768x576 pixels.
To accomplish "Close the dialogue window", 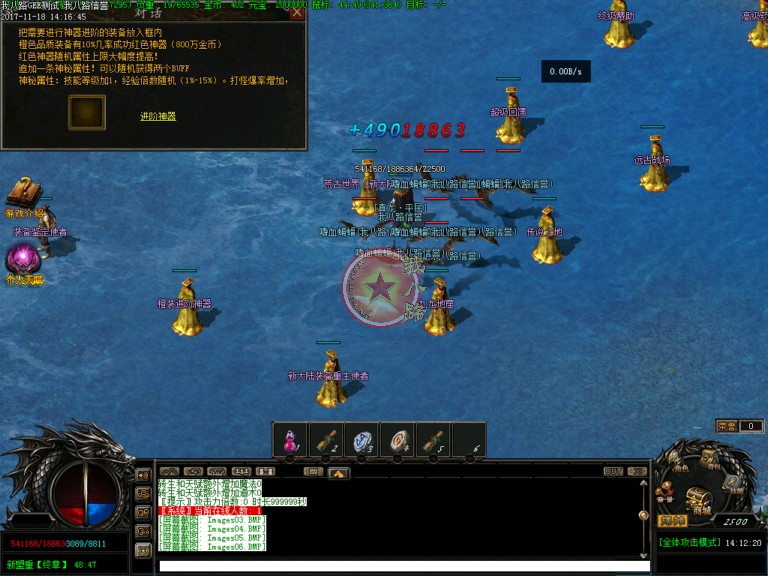I will (296, 13).
